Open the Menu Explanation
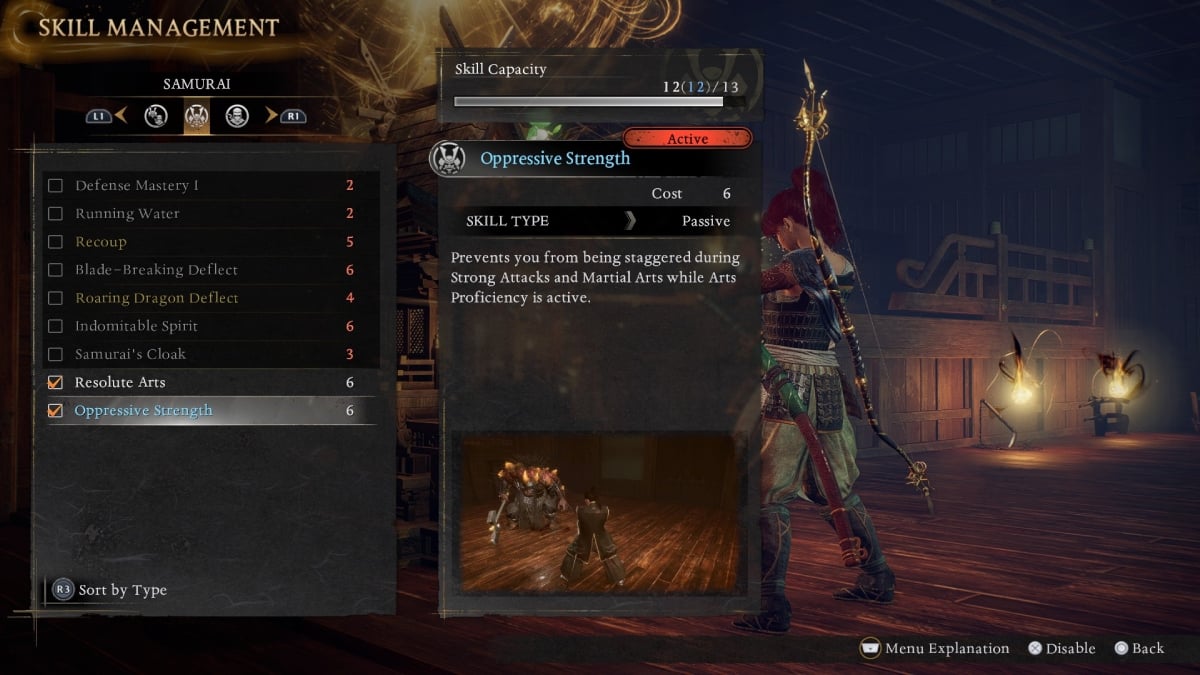This screenshot has height=675, width=1200. coord(935,649)
